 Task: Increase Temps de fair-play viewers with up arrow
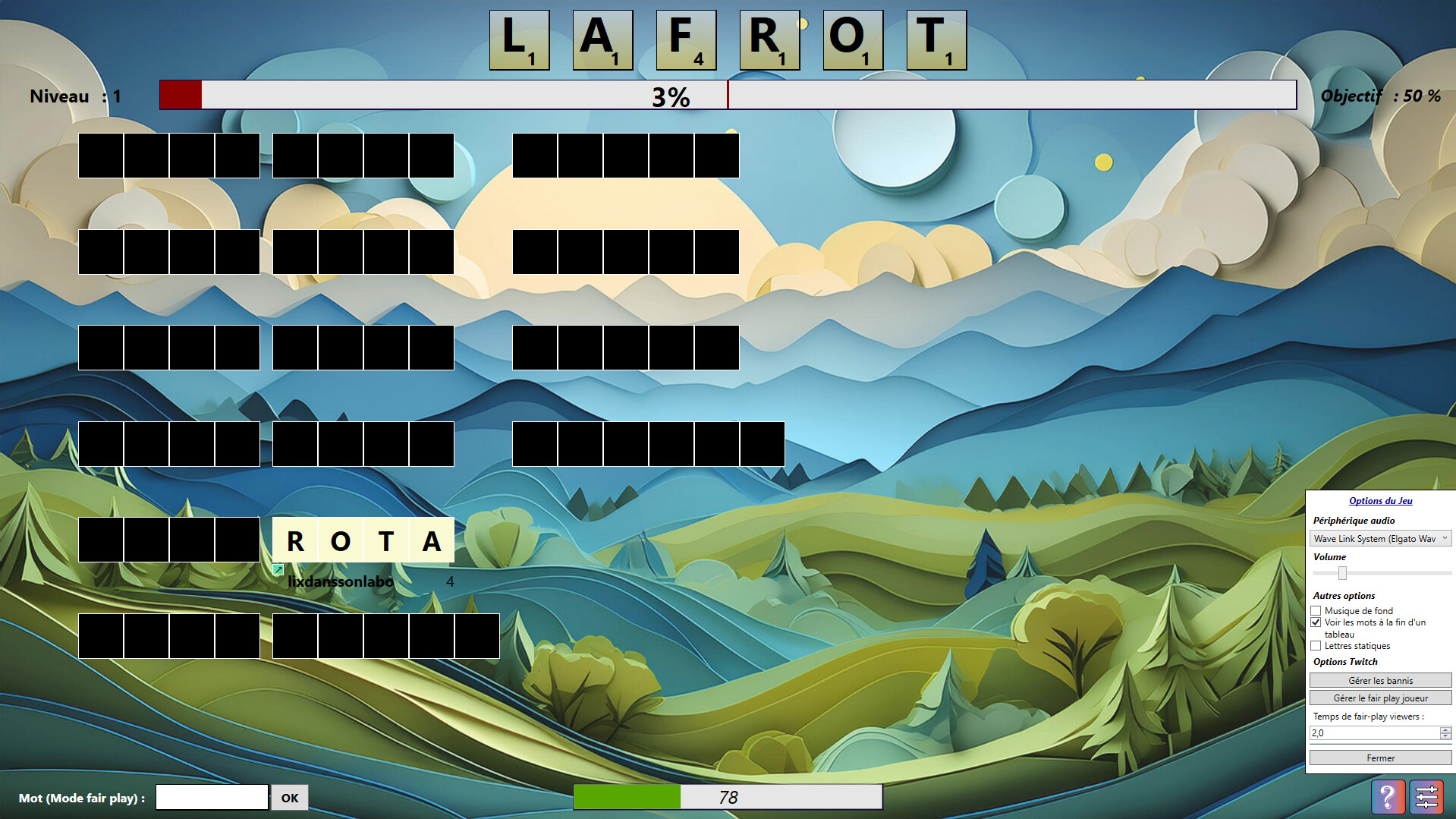(1445, 729)
